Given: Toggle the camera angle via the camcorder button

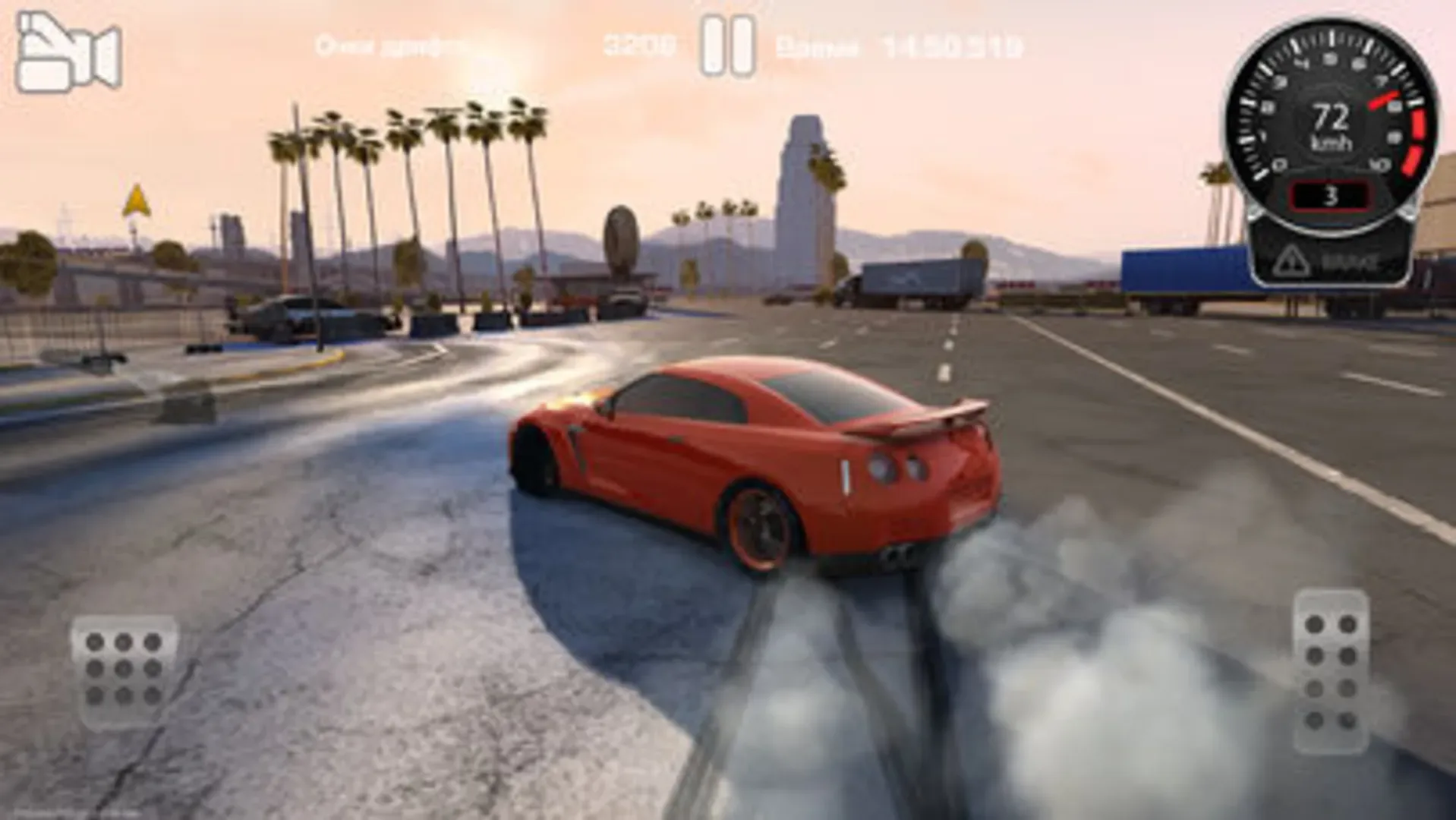Looking at the screenshot, I should tap(68, 49).
